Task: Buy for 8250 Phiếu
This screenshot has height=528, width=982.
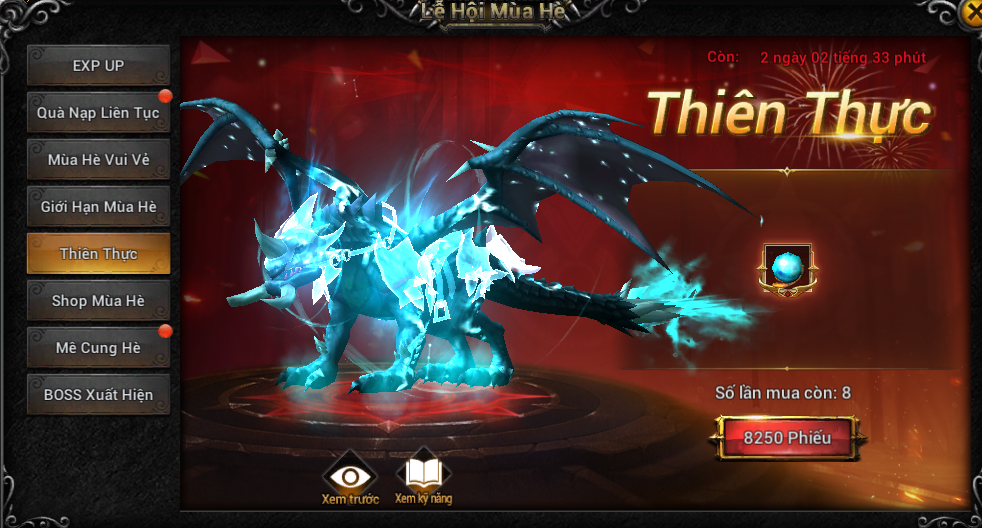Action: pos(786,438)
